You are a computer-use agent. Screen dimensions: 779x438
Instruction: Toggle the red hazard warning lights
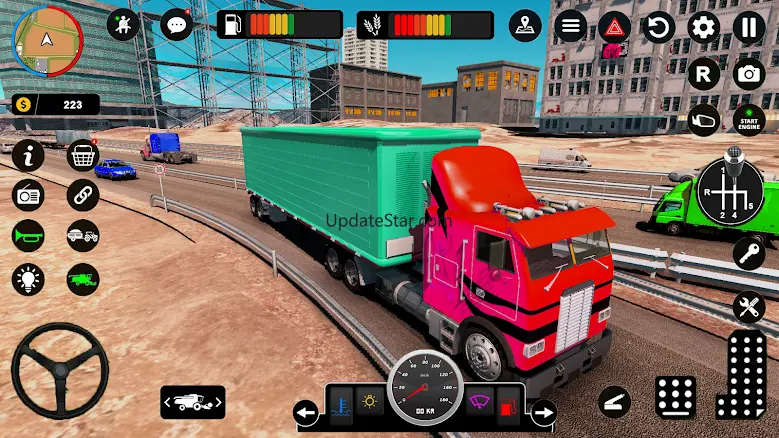(614, 27)
